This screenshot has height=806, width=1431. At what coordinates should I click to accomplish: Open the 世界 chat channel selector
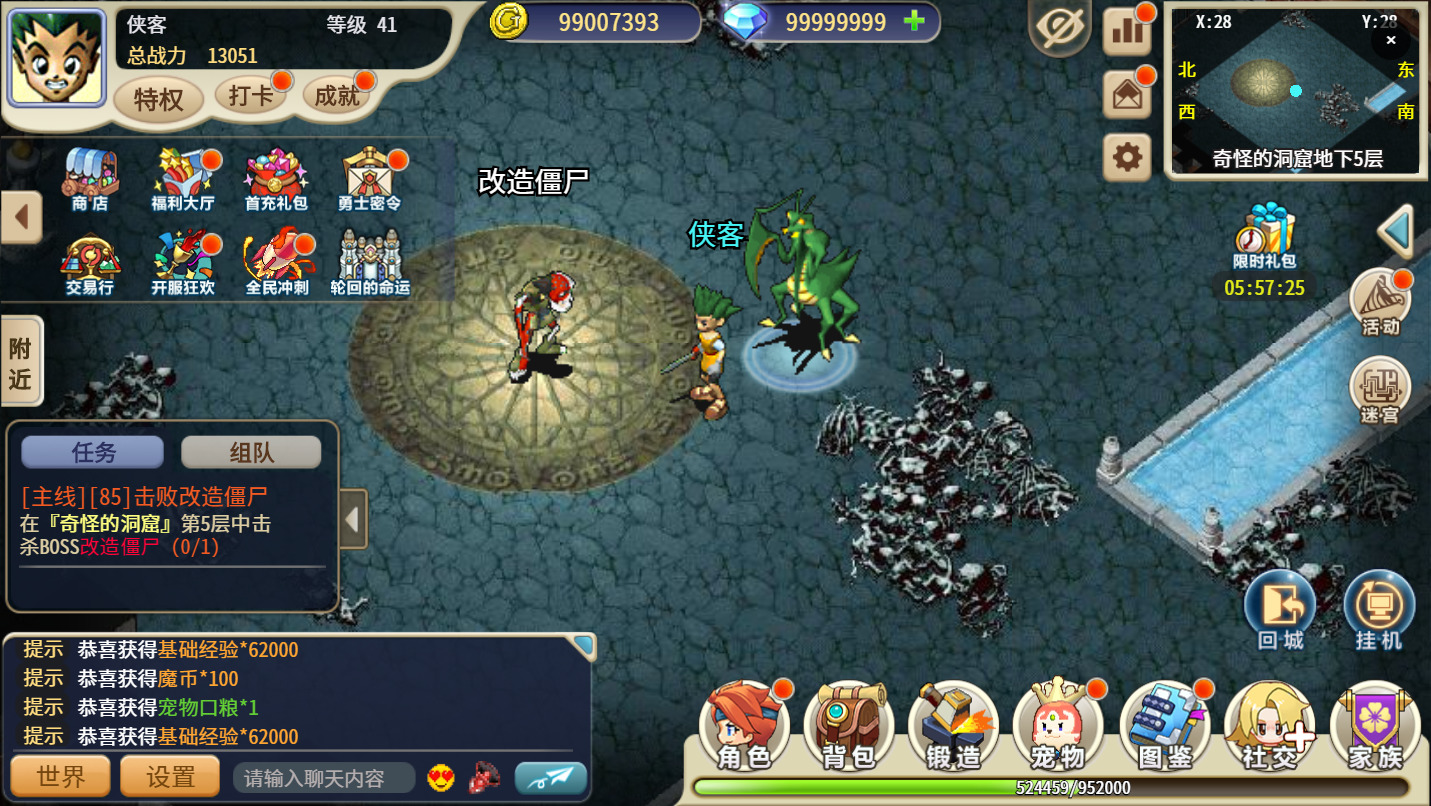coord(60,776)
